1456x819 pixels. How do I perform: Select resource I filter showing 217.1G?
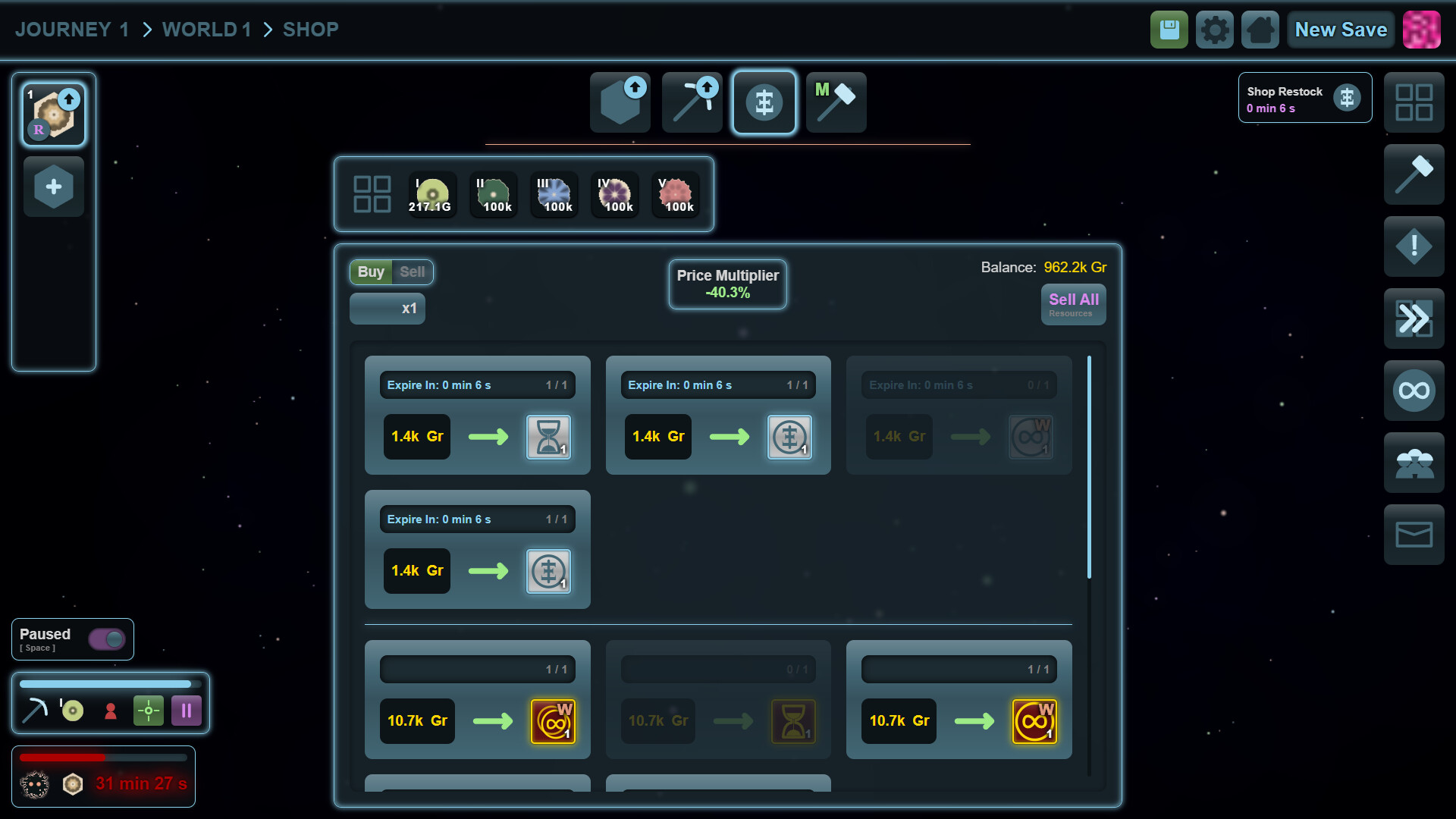[431, 194]
